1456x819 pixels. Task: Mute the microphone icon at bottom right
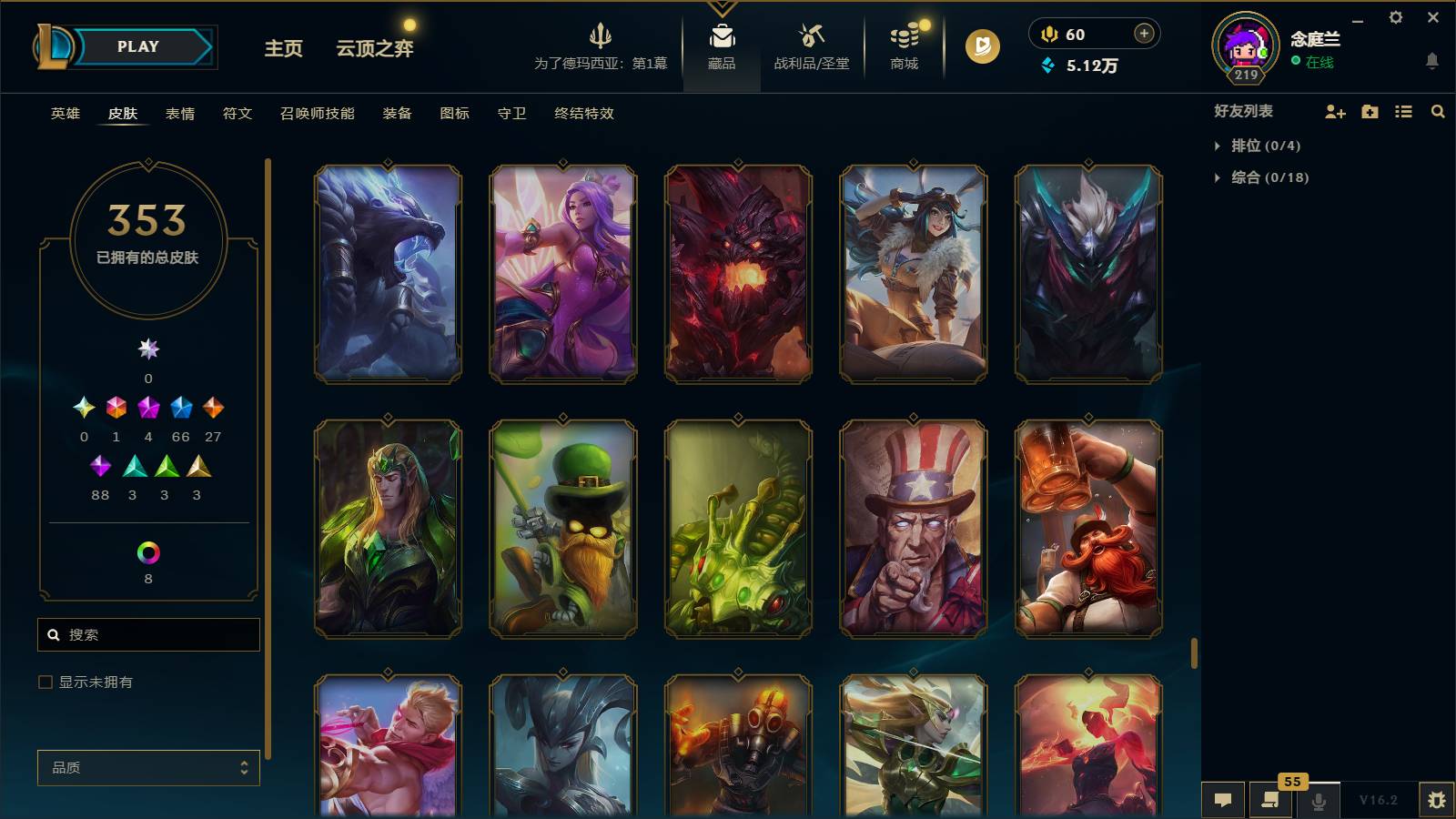point(1318,800)
